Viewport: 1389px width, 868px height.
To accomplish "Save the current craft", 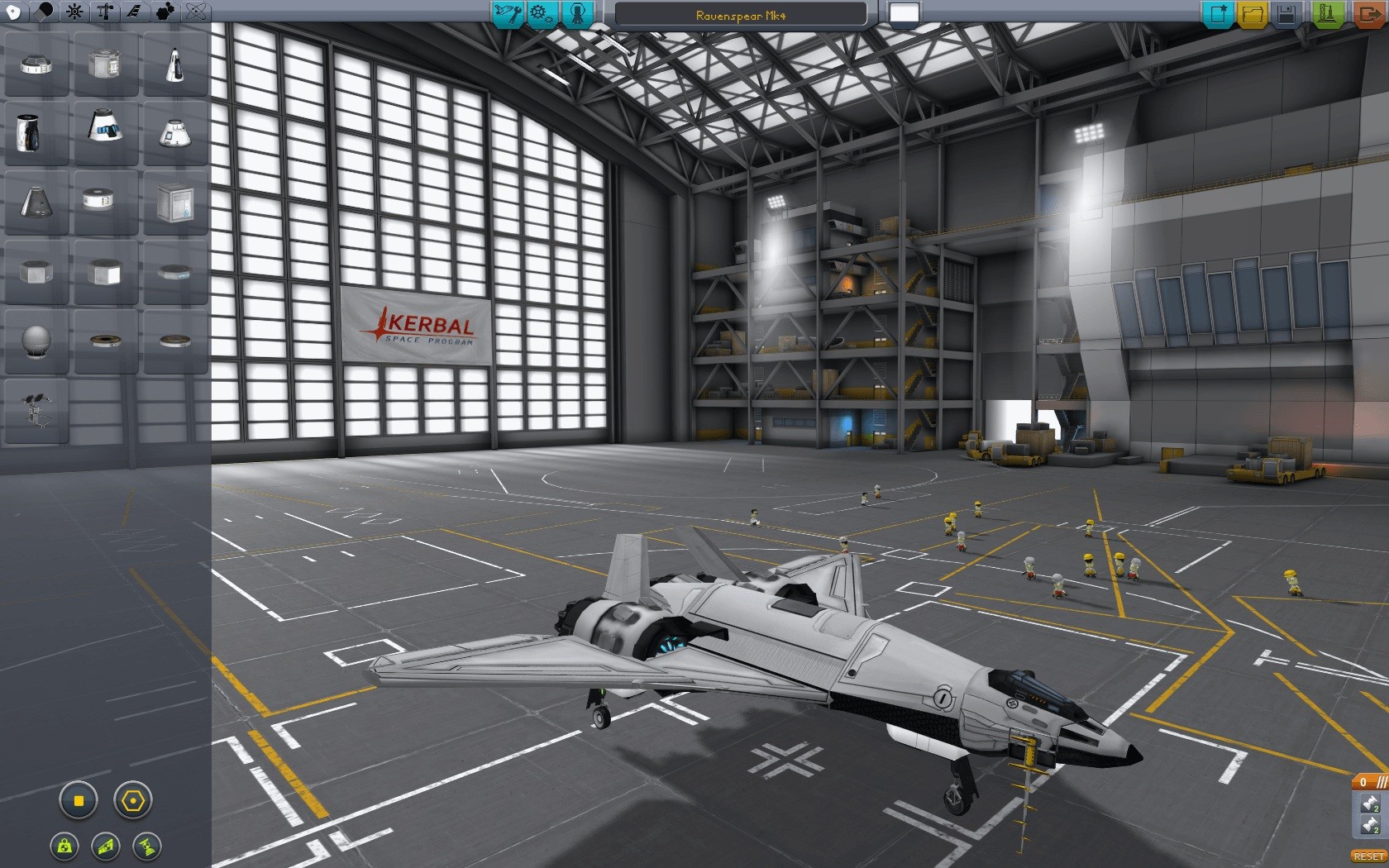I will [1287, 12].
